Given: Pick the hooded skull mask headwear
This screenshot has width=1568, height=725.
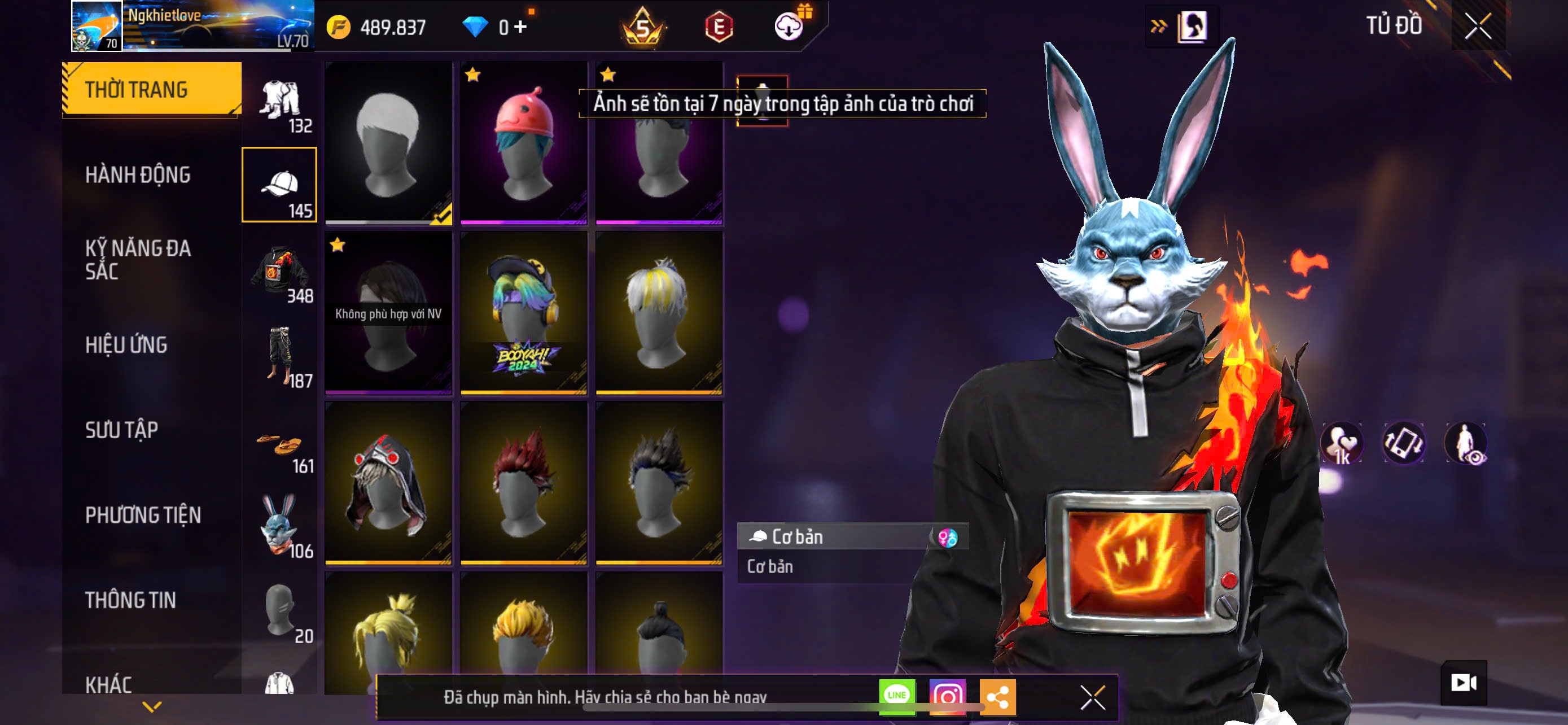Looking at the screenshot, I should pyautogui.click(x=388, y=483).
